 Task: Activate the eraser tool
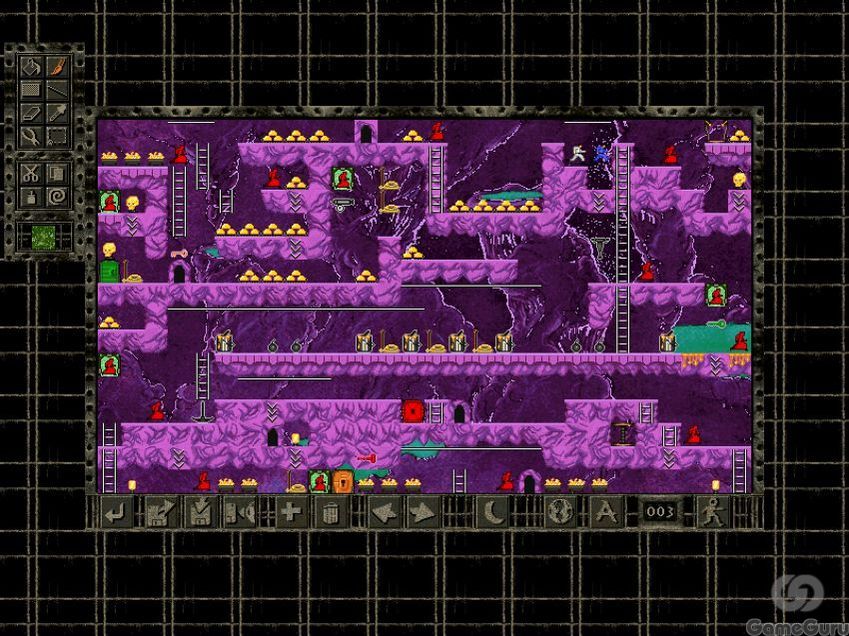coord(32,113)
